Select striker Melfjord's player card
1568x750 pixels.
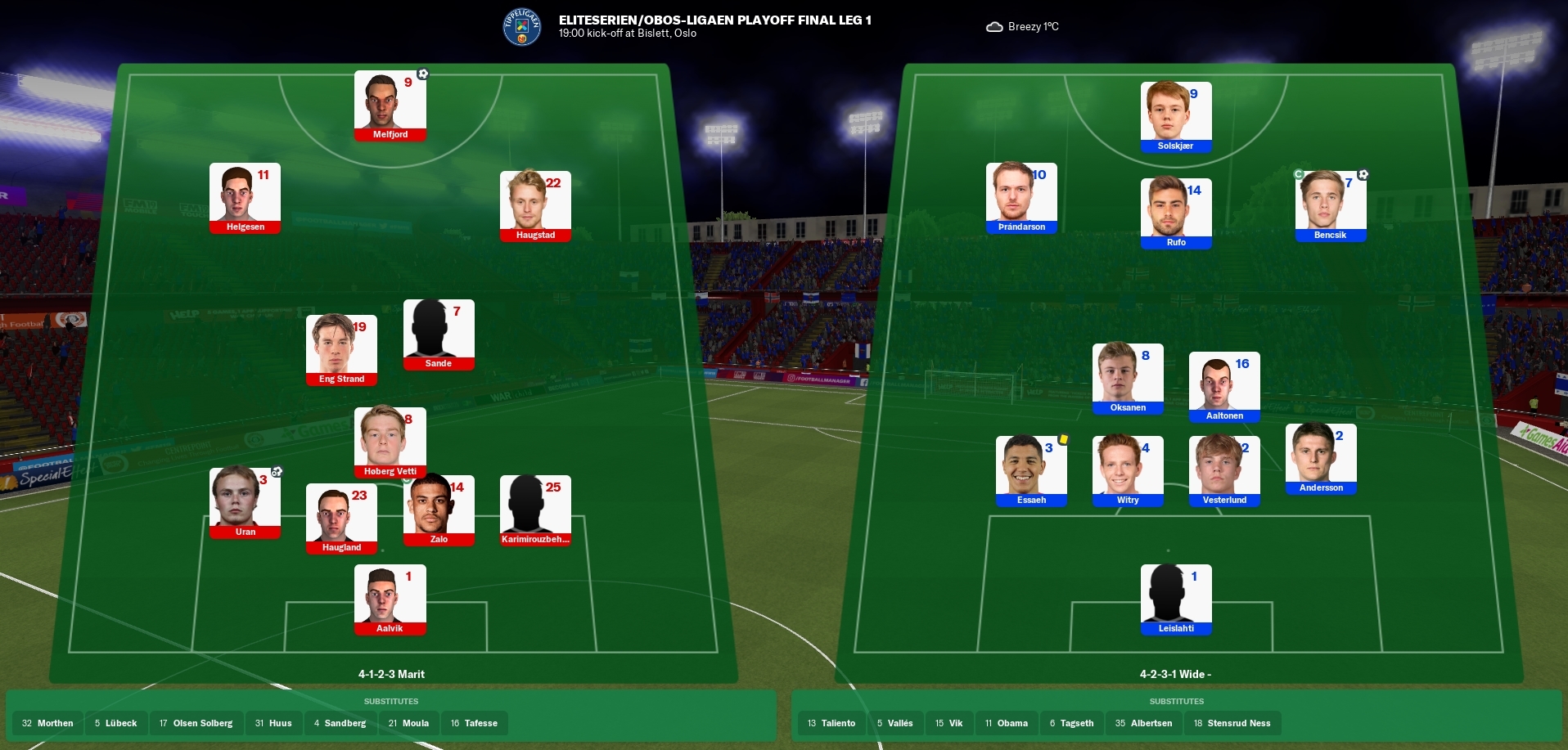click(390, 106)
